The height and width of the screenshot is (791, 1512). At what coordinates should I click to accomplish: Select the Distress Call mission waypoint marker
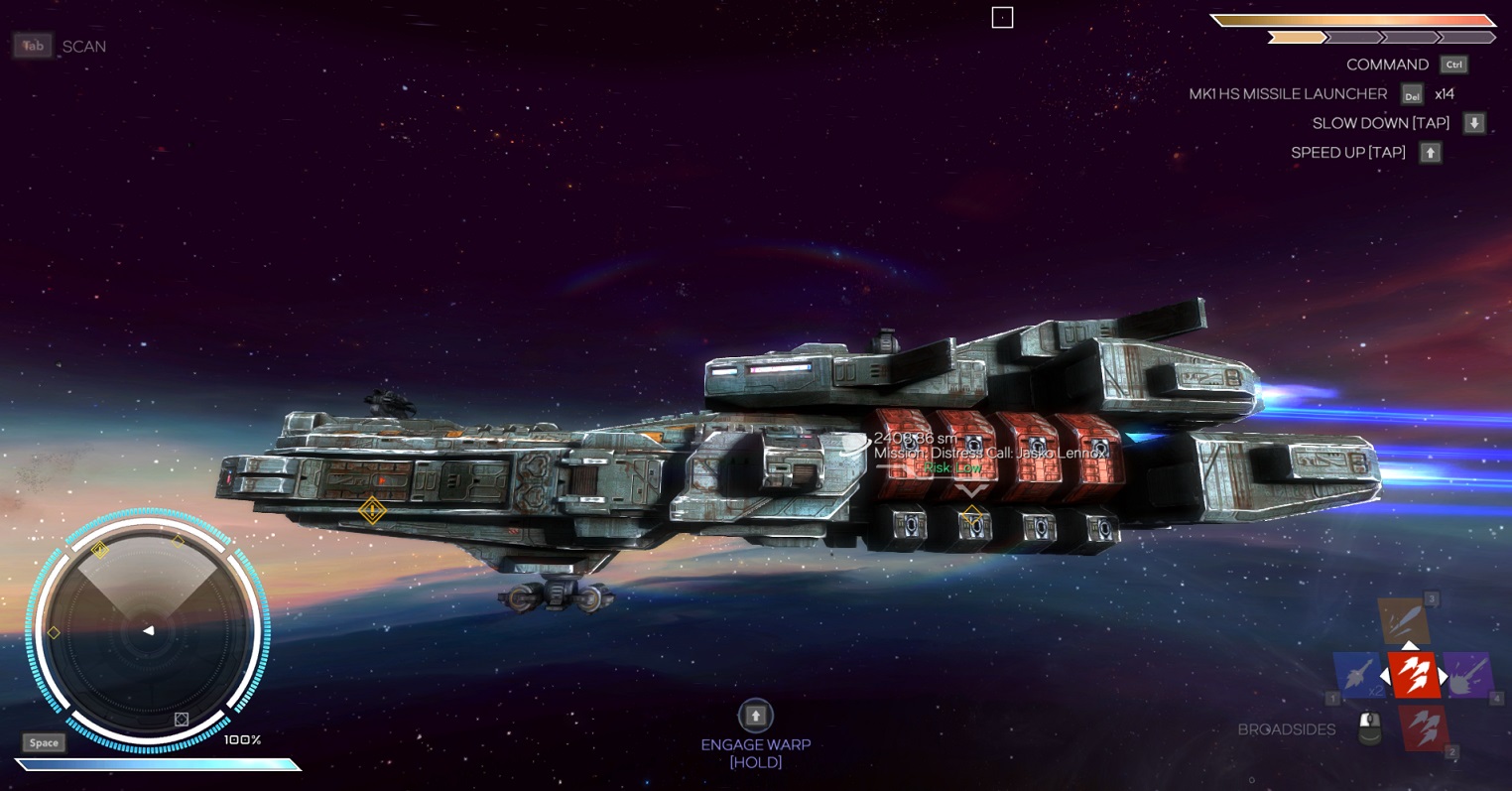tap(971, 516)
